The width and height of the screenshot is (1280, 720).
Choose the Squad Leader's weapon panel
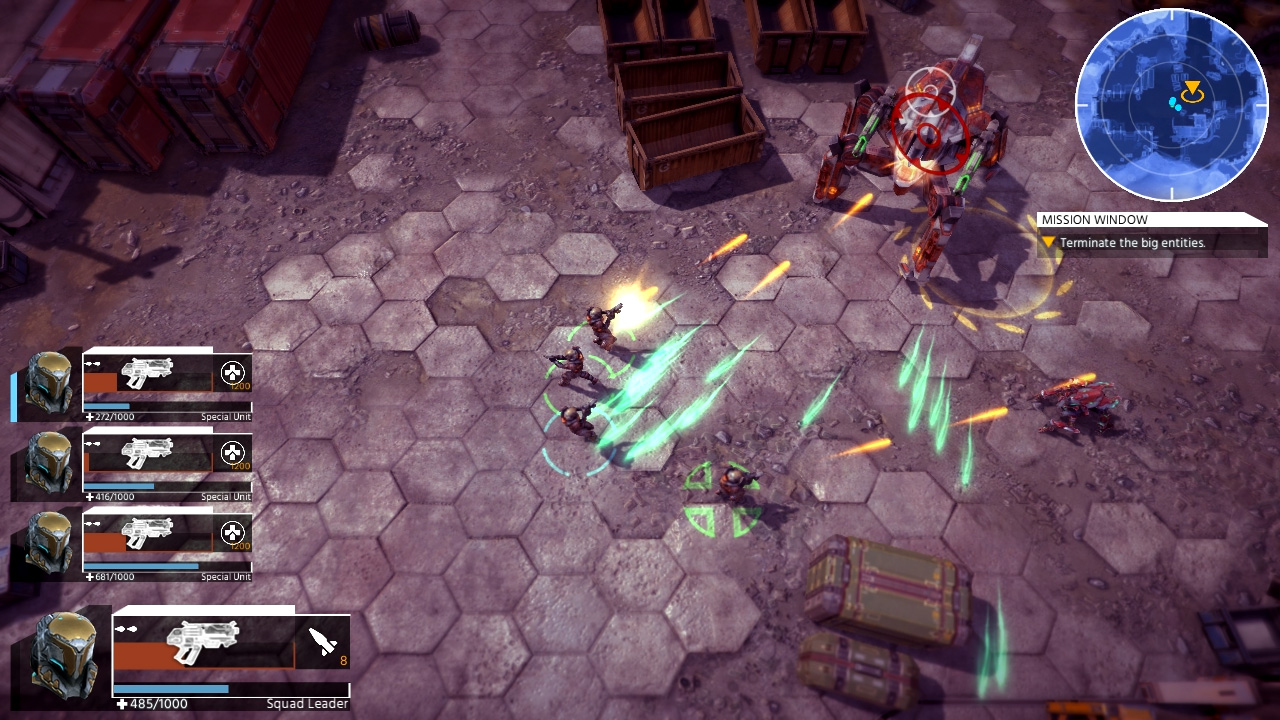(204, 642)
